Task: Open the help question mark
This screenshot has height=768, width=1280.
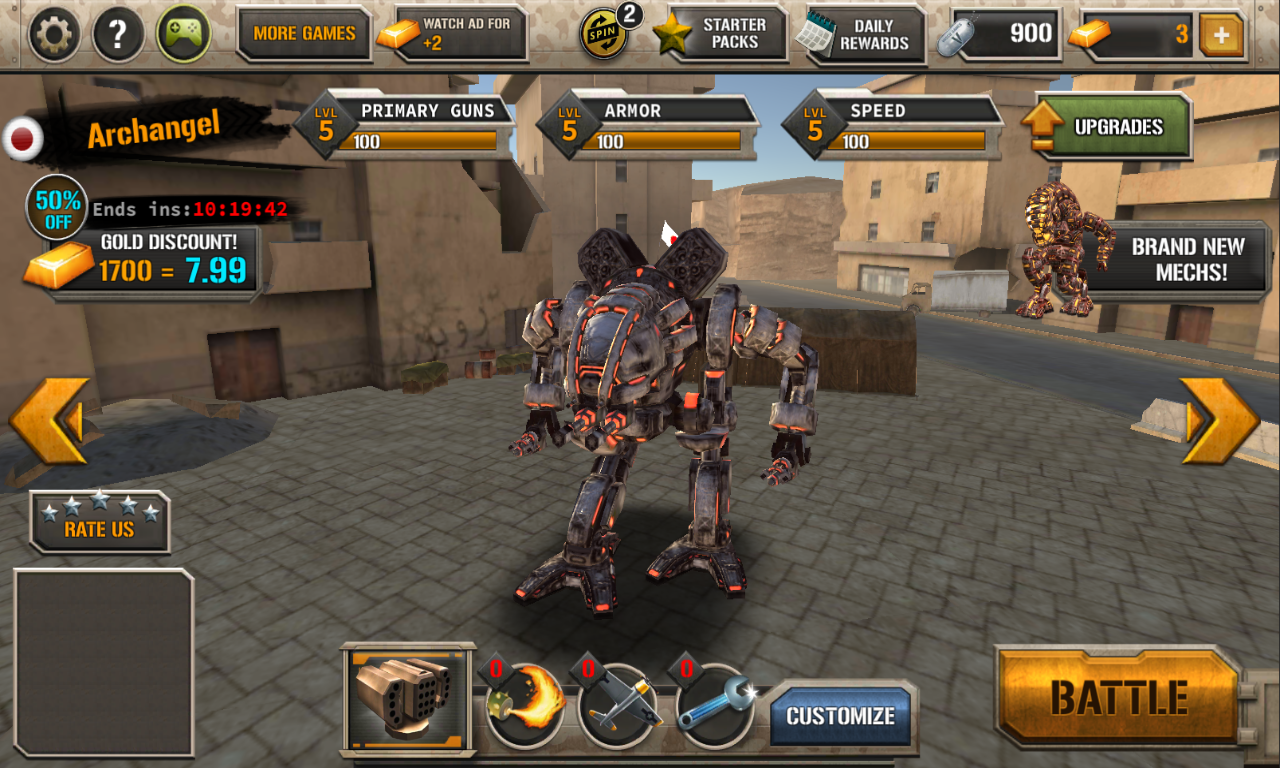Action: point(117,33)
